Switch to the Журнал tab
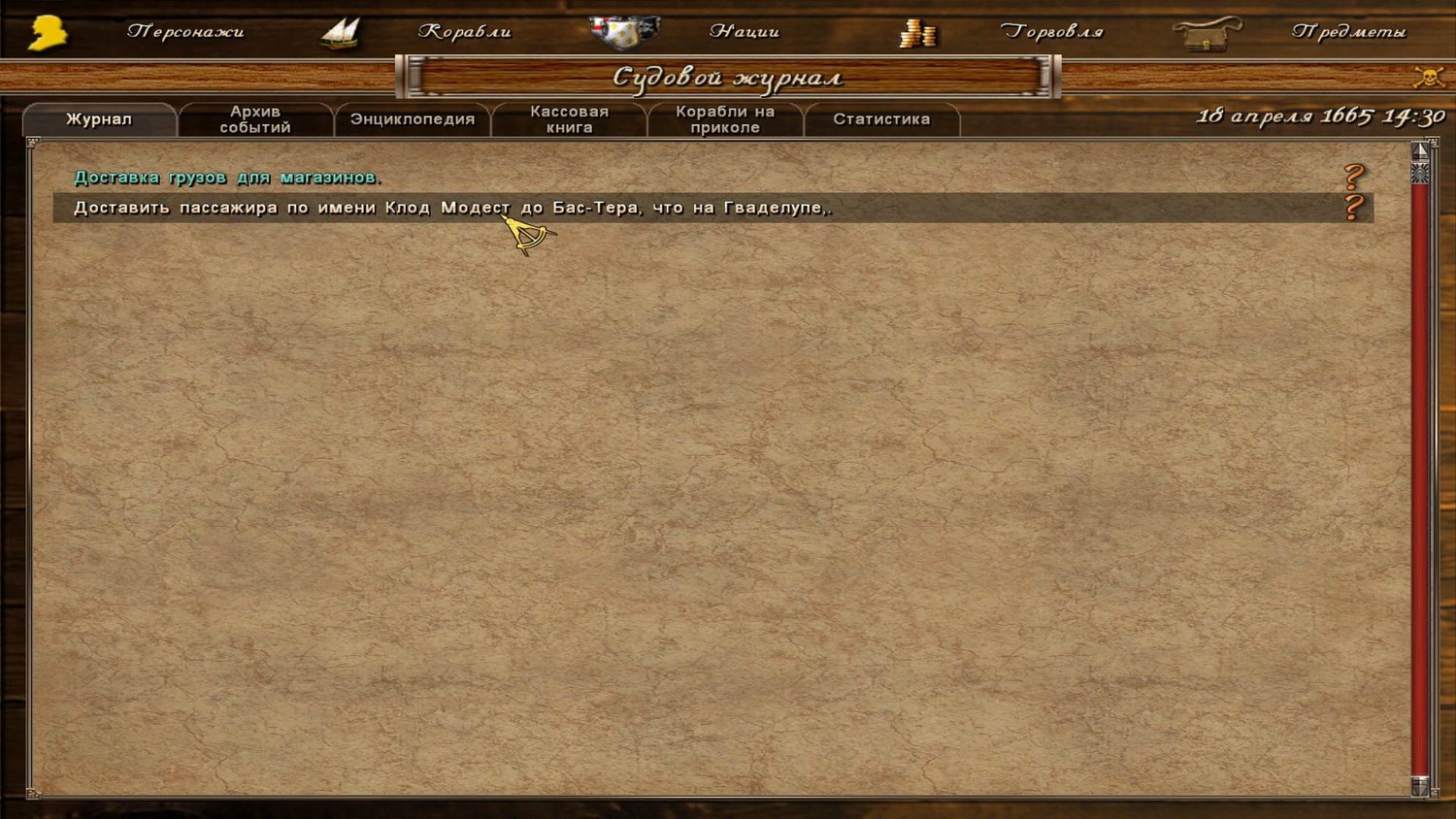The height and width of the screenshot is (819, 1456). click(x=99, y=119)
